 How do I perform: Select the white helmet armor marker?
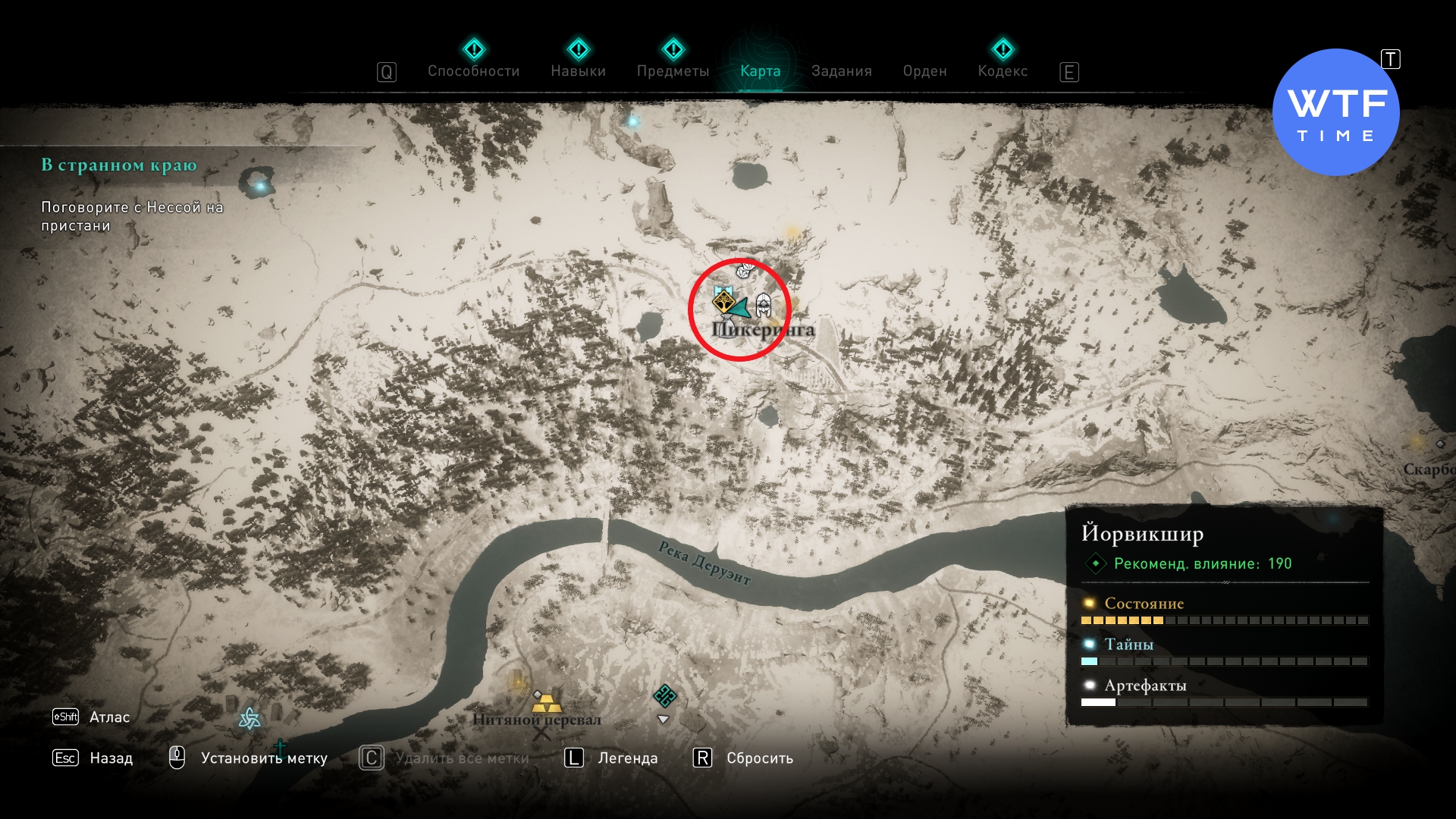point(763,305)
